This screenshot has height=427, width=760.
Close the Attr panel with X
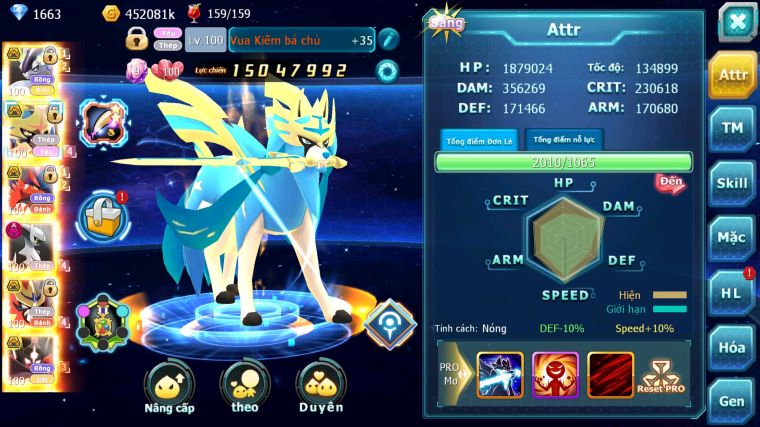click(736, 21)
